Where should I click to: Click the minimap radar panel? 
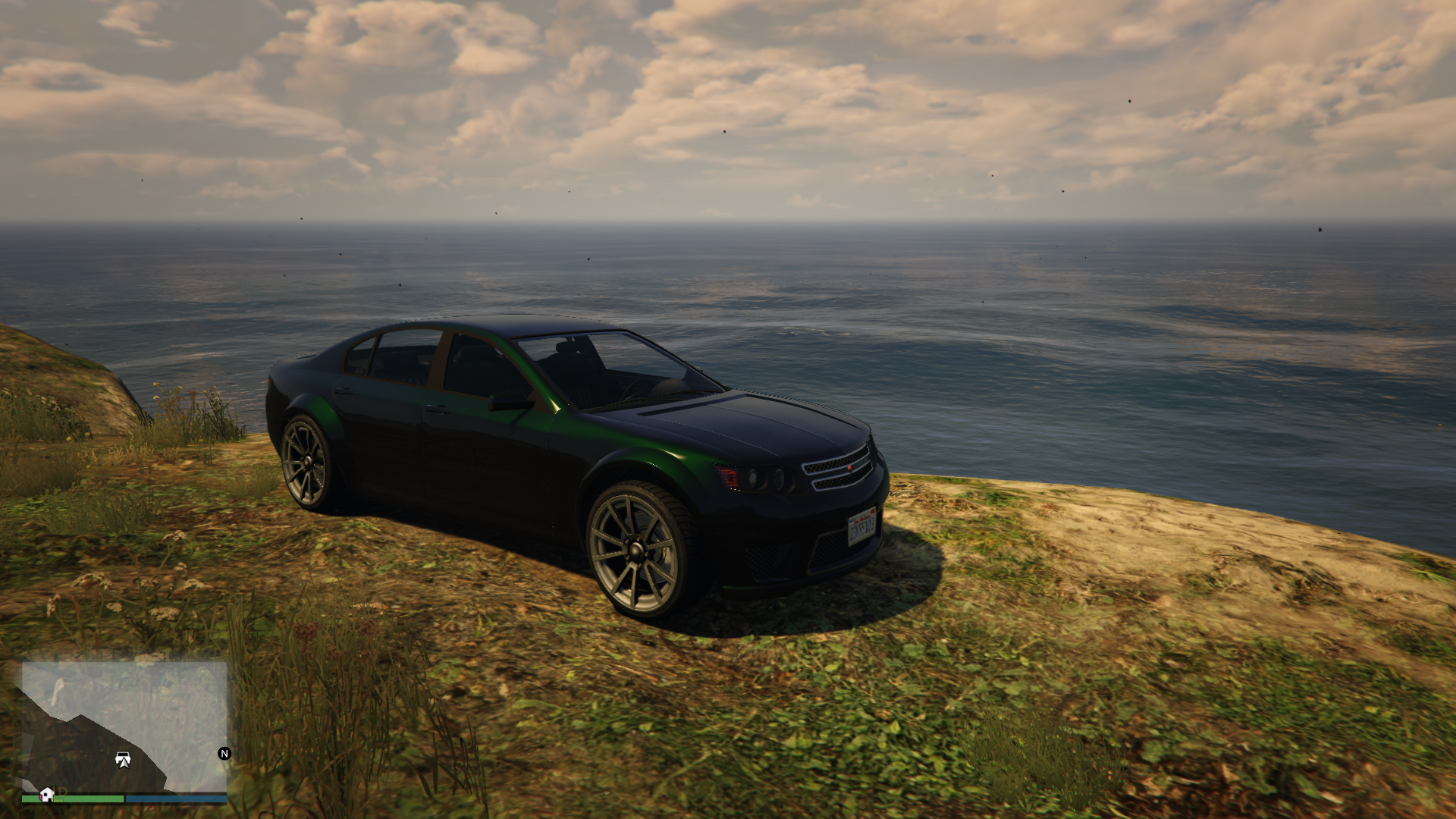pos(124,726)
